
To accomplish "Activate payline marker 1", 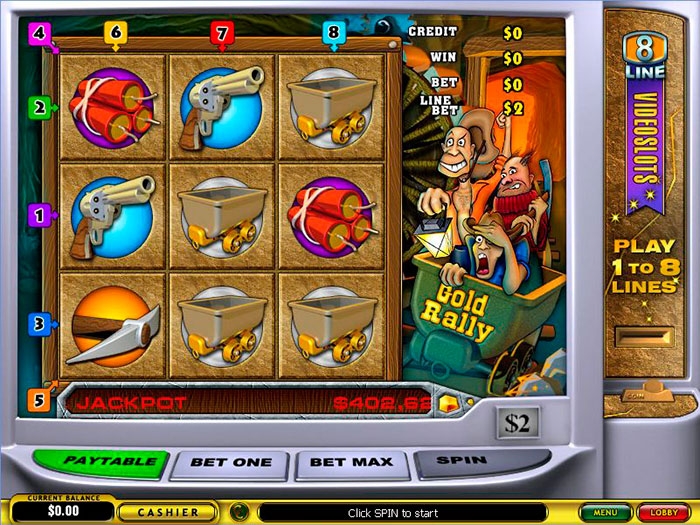I will click(39, 214).
